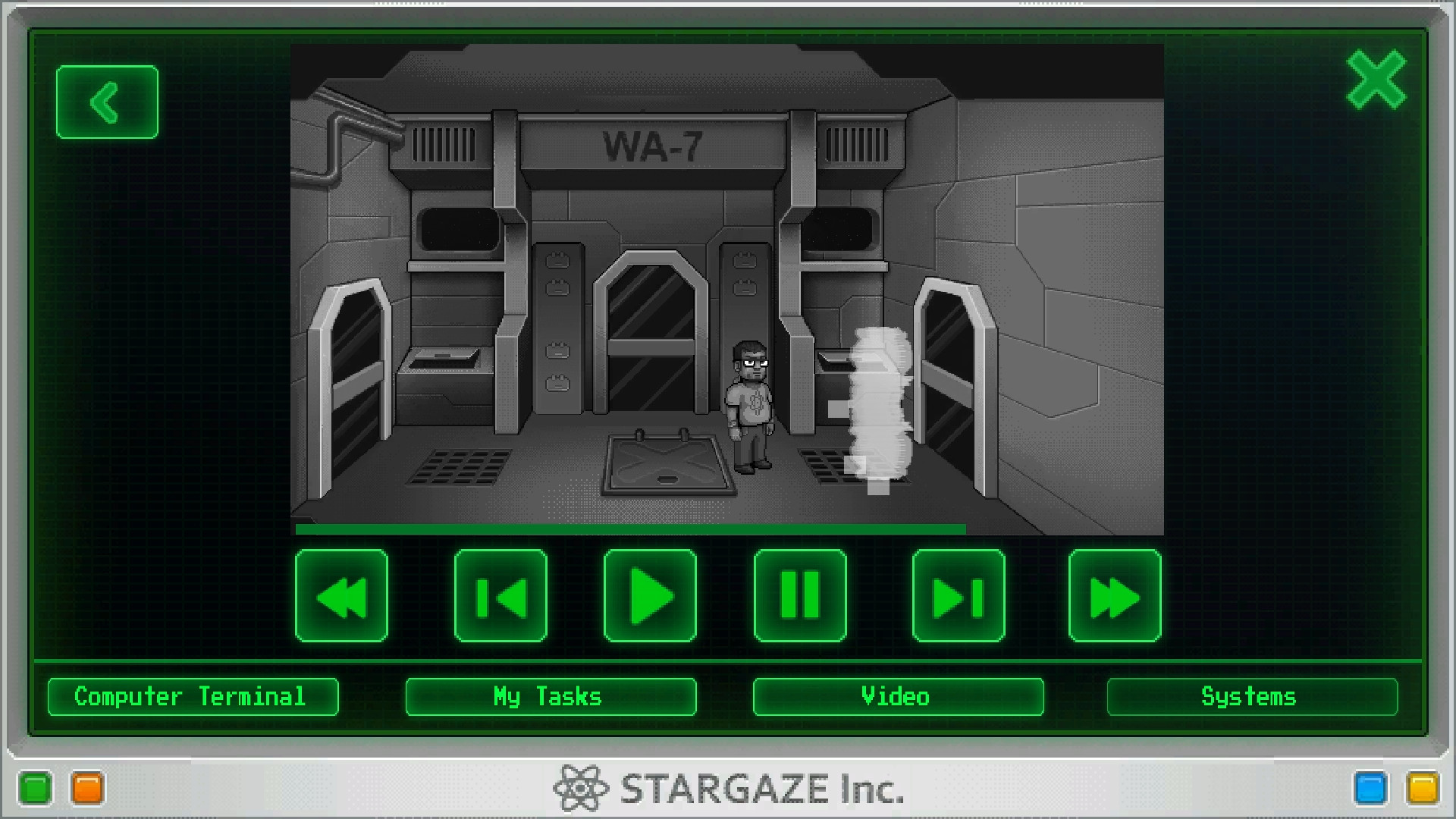Select the previous-frame skip icon
Screen dimensions: 1456x819
coord(500,596)
